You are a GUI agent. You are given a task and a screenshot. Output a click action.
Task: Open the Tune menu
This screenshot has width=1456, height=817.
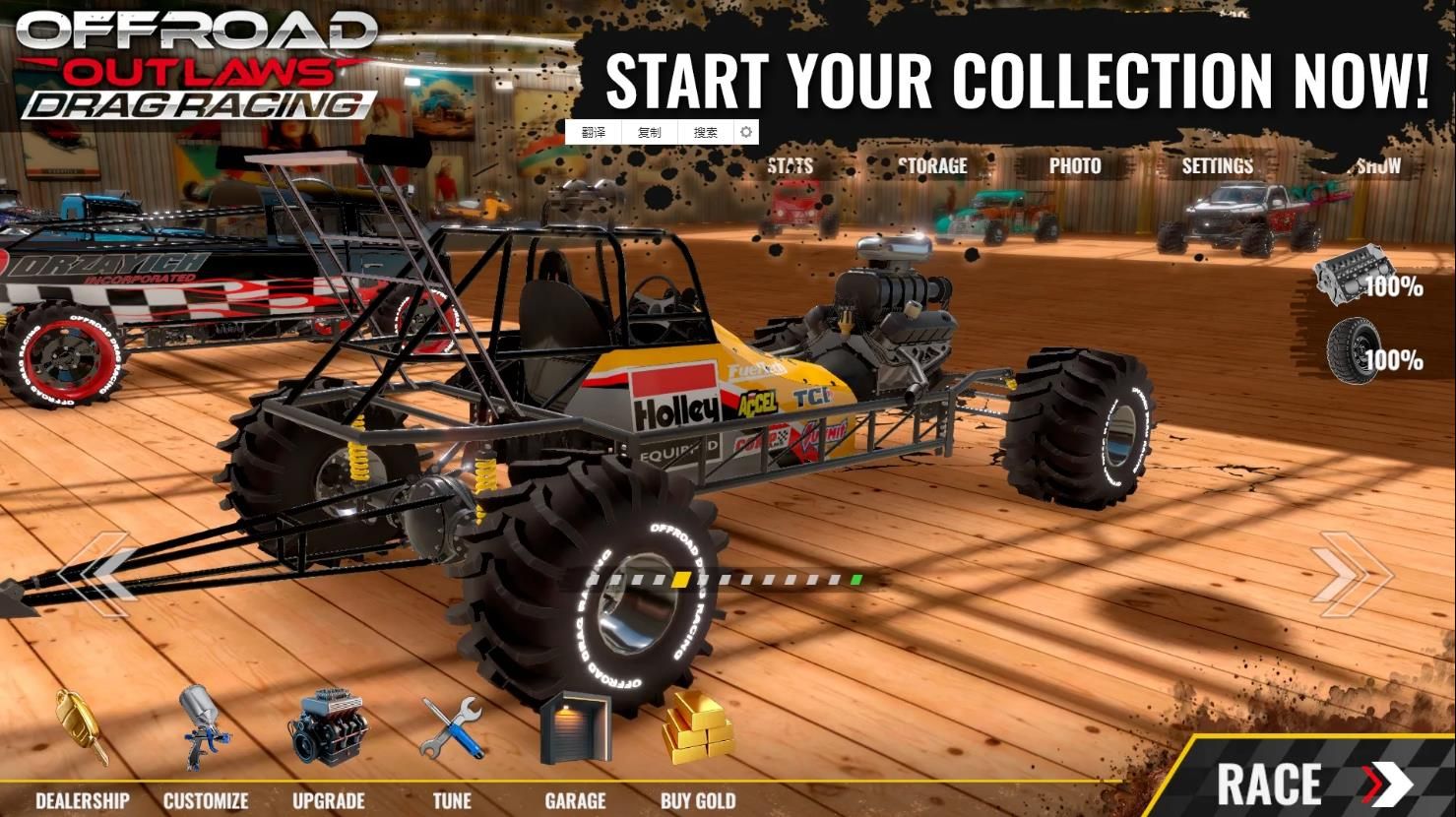pyautogui.click(x=452, y=748)
